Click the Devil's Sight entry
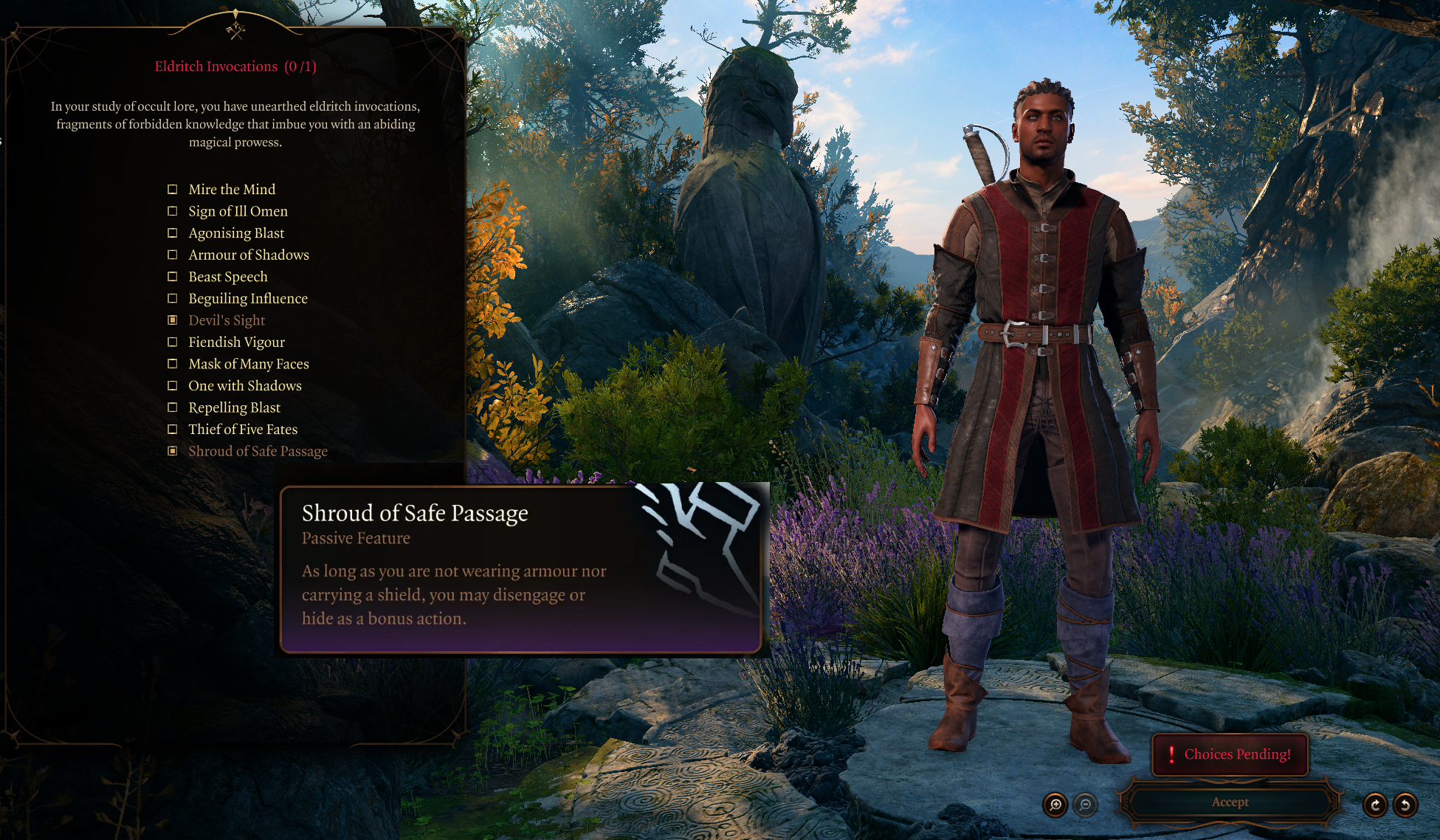Image resolution: width=1440 pixels, height=840 pixels. point(226,320)
